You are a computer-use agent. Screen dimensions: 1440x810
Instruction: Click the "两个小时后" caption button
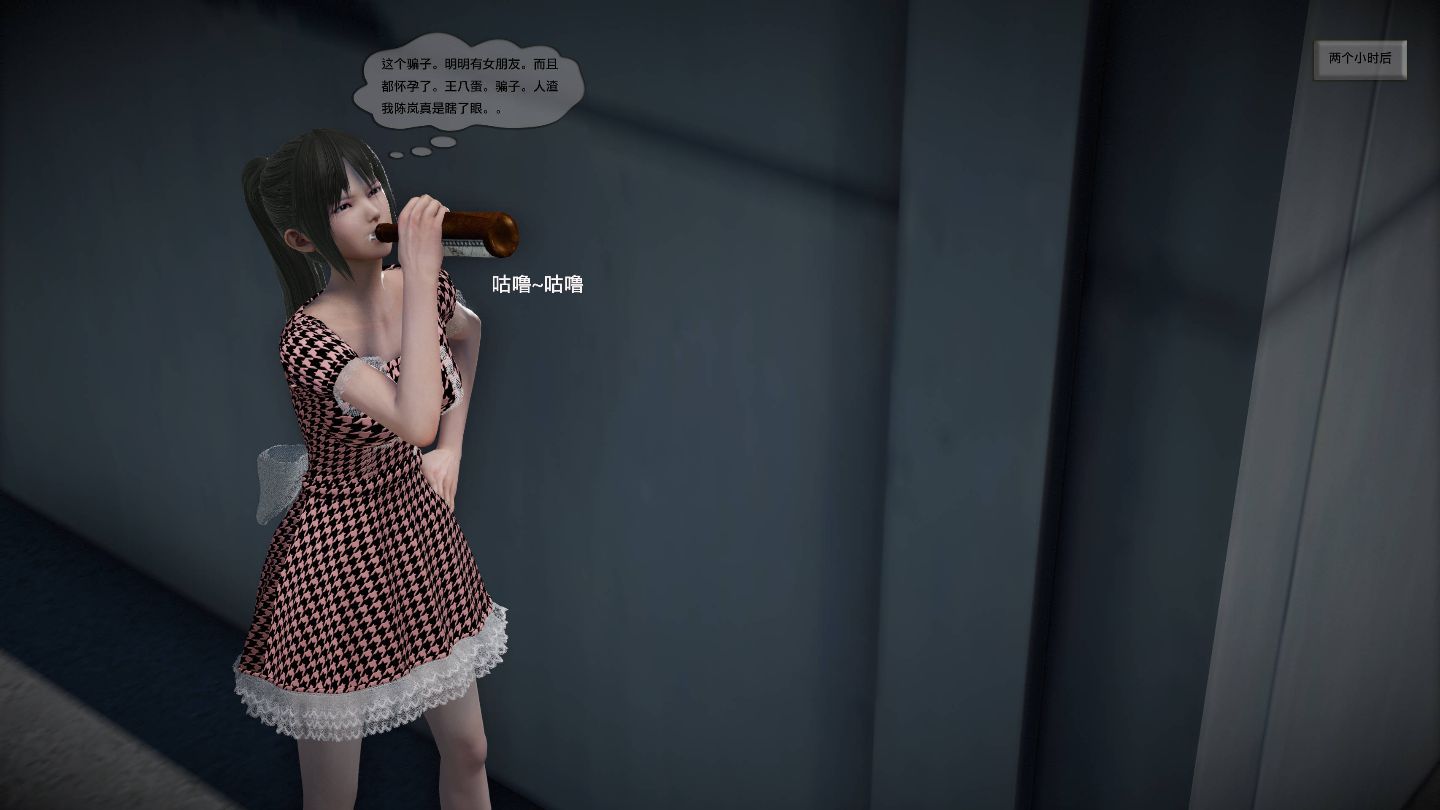tap(1359, 59)
